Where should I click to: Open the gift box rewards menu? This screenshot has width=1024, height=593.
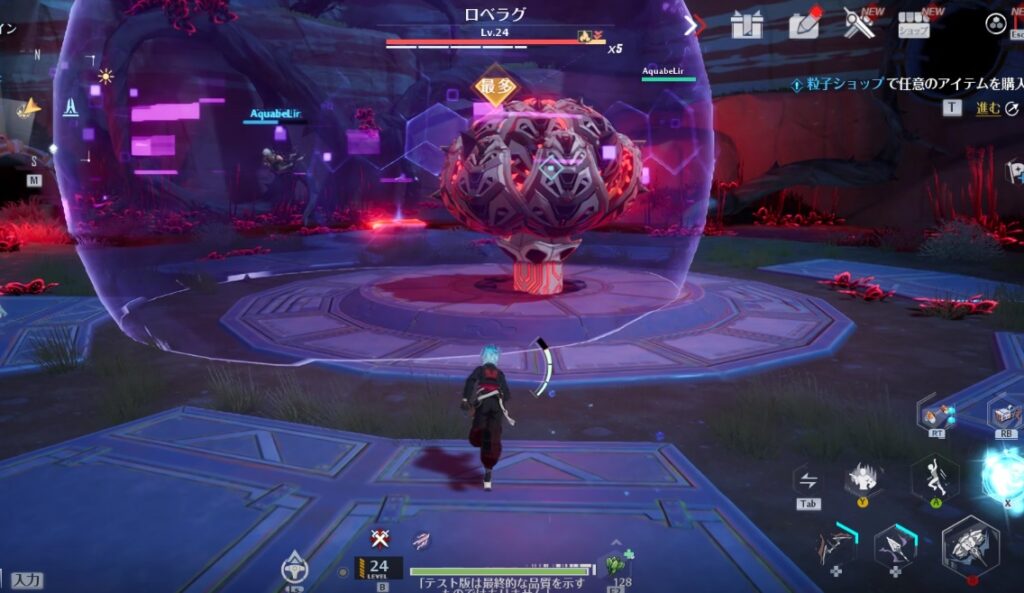[747, 24]
